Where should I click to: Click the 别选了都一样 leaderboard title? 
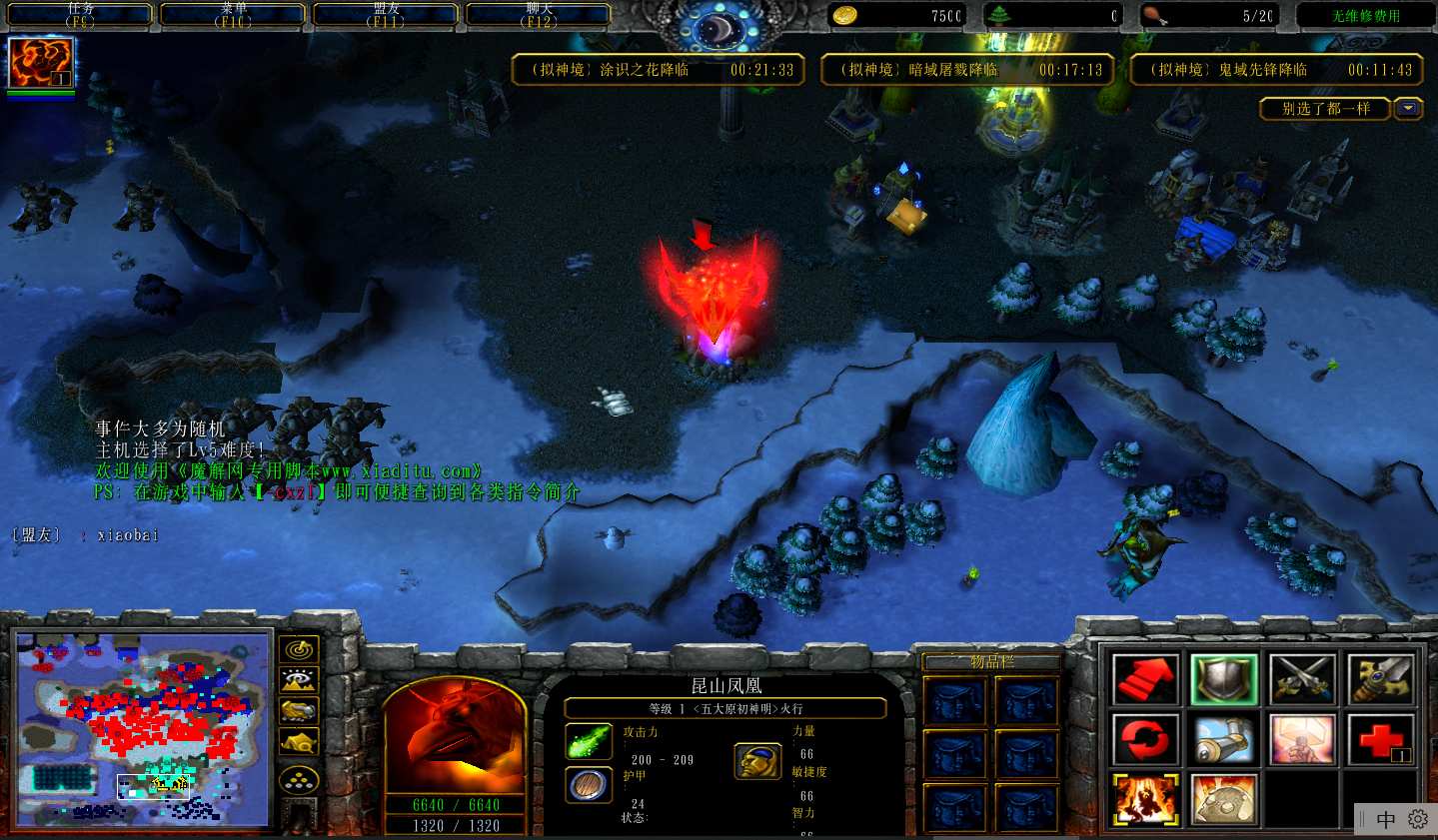[x=1325, y=108]
